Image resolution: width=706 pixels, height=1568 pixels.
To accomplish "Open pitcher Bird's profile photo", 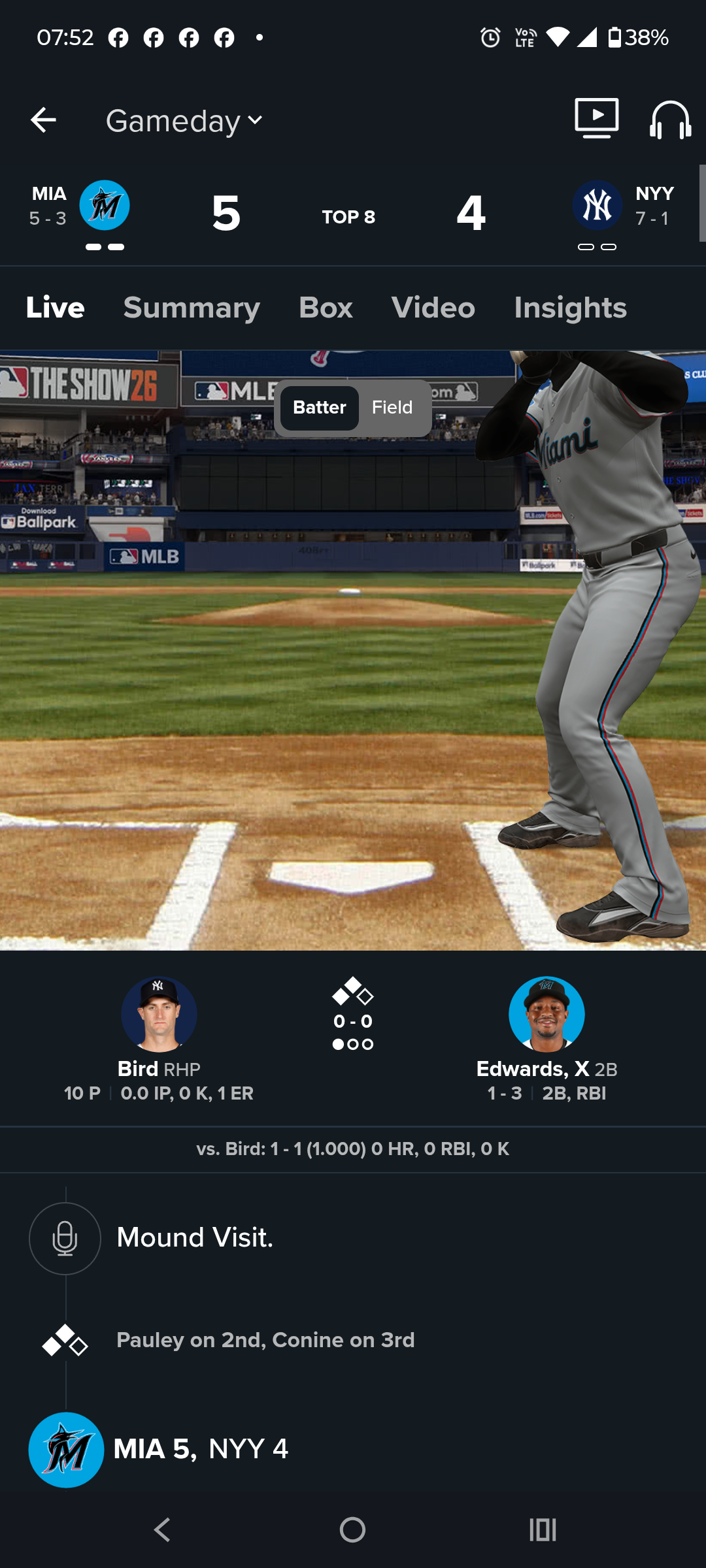I will pos(159,1014).
